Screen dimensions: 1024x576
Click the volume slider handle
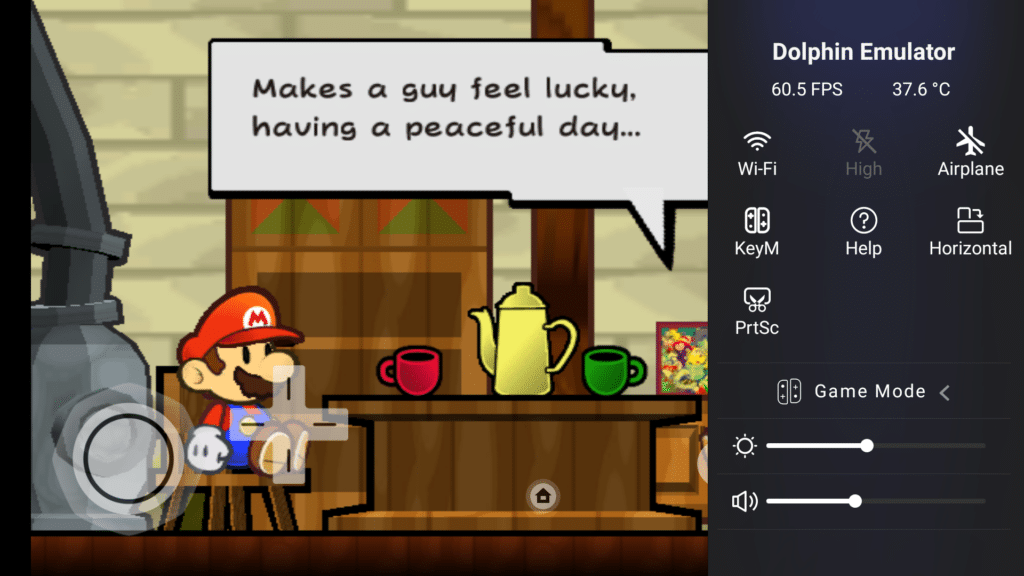point(855,501)
